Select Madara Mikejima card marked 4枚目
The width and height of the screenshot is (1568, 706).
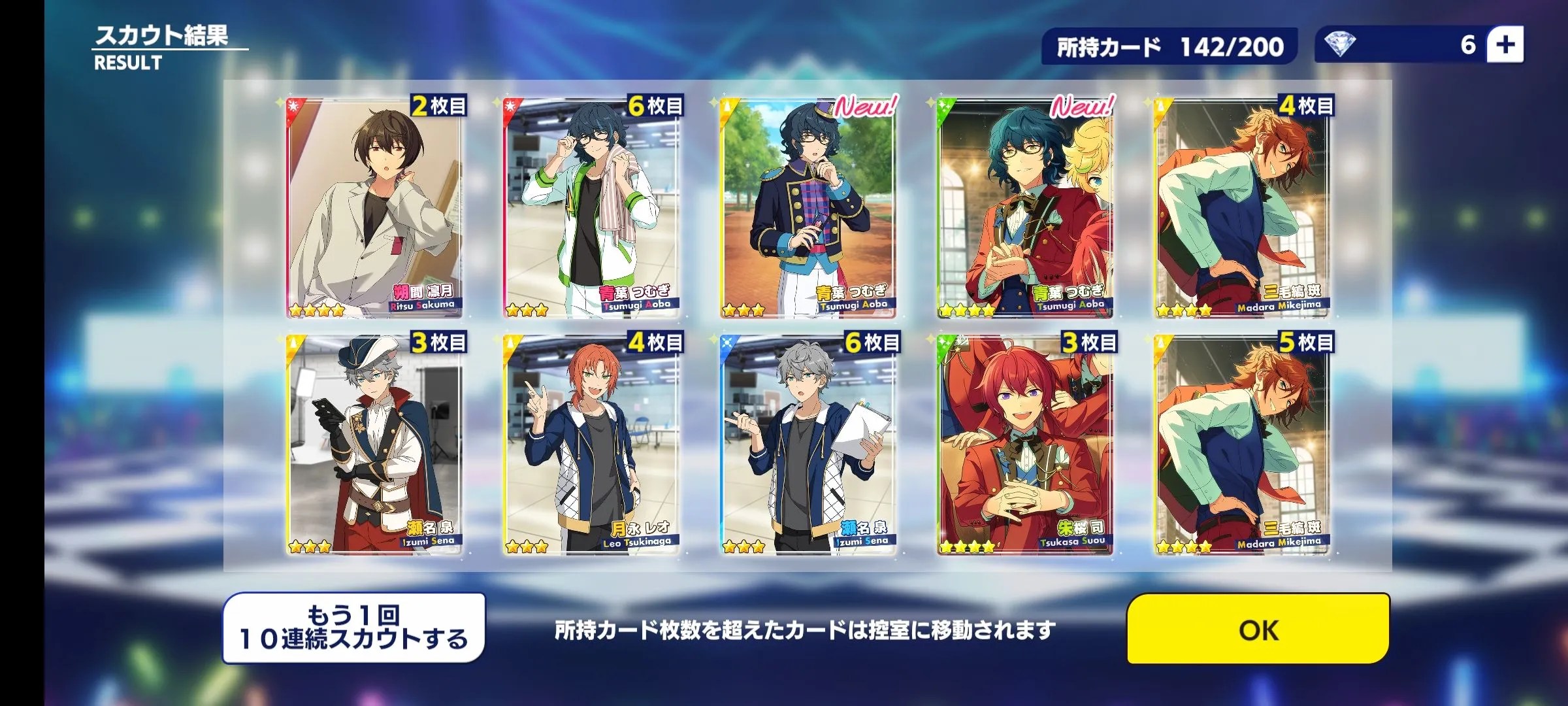[1242, 208]
